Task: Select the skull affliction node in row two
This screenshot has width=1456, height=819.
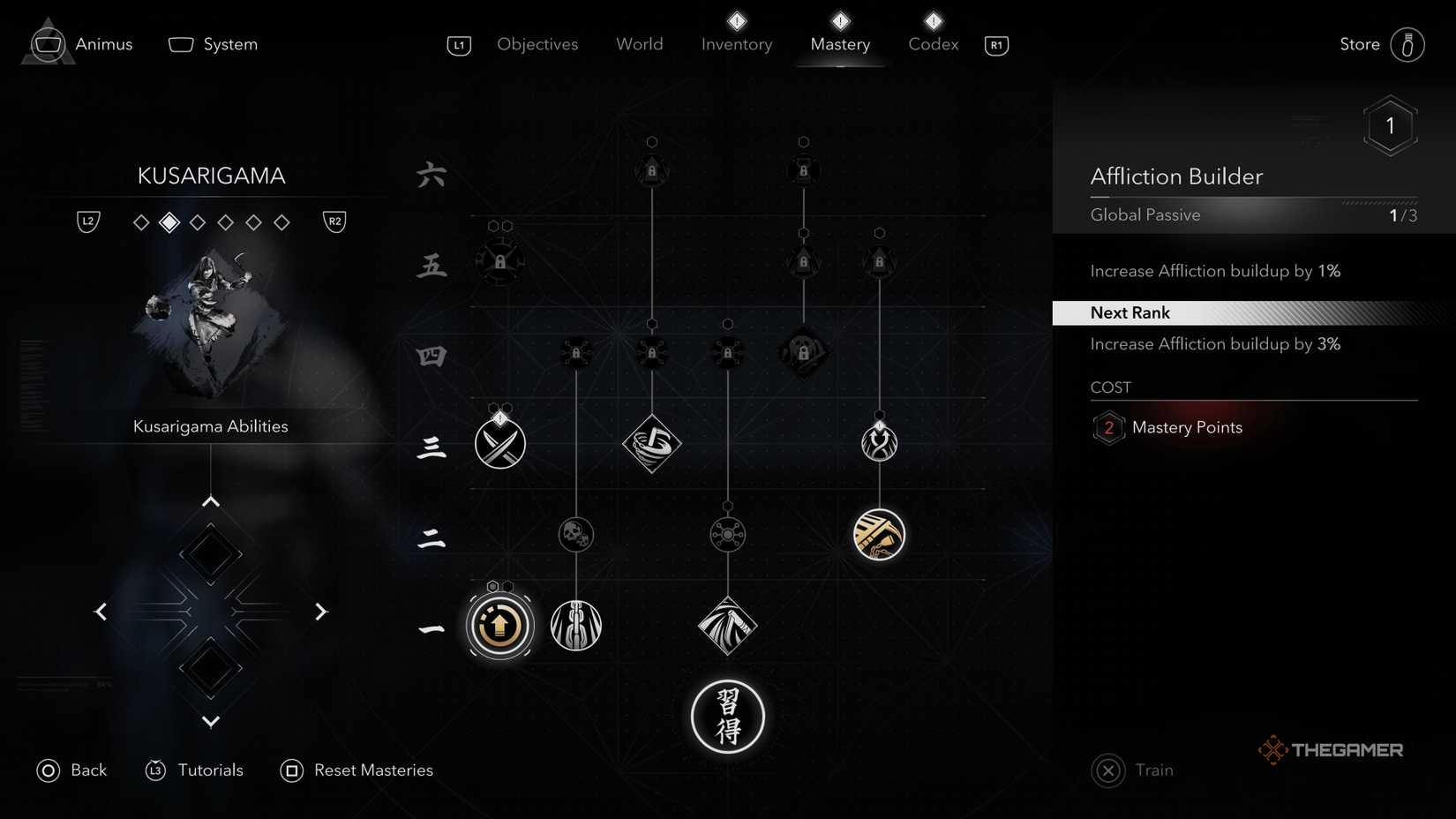Action: [575, 534]
